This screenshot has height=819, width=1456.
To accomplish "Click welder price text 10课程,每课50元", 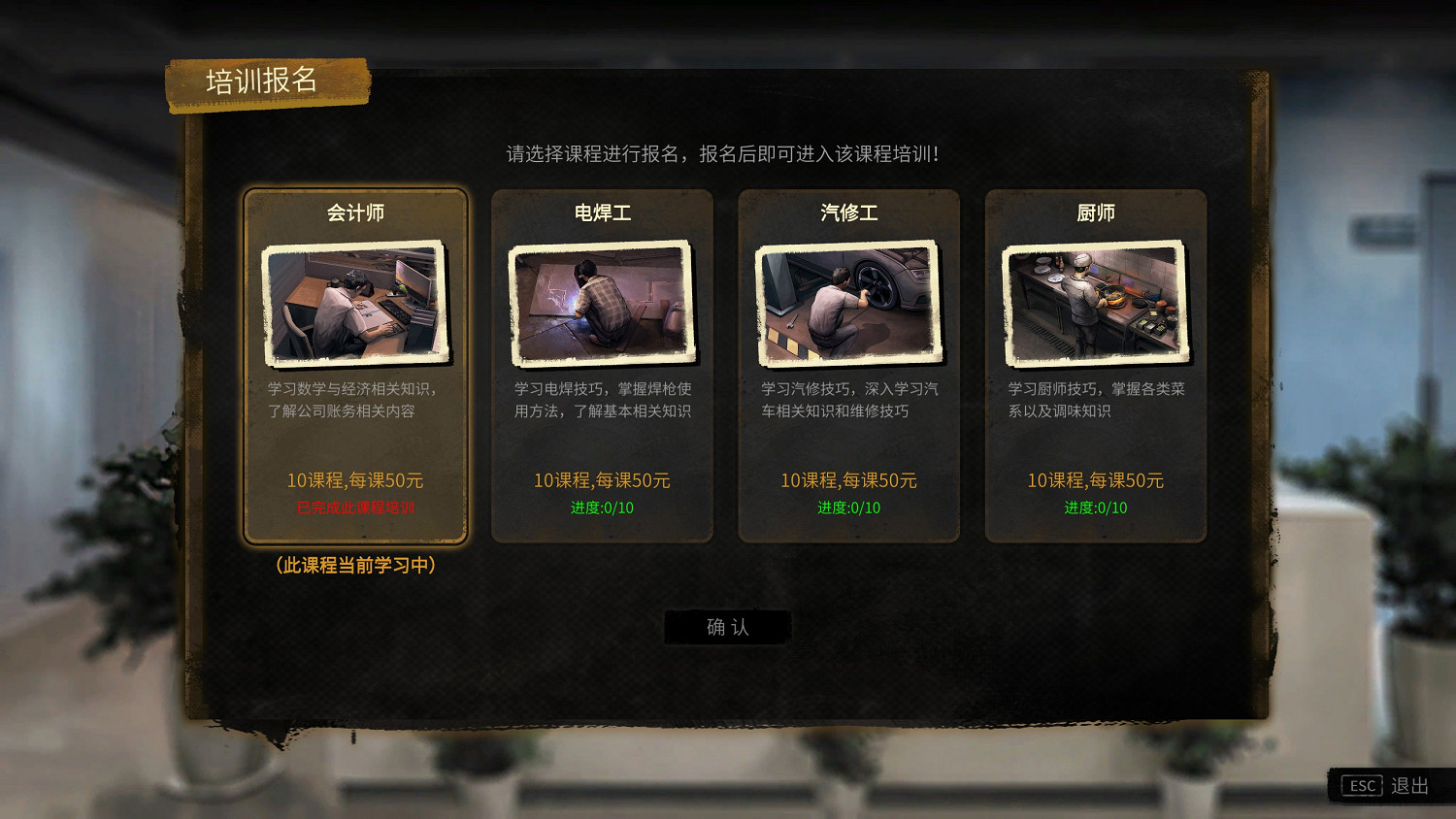I will [602, 479].
